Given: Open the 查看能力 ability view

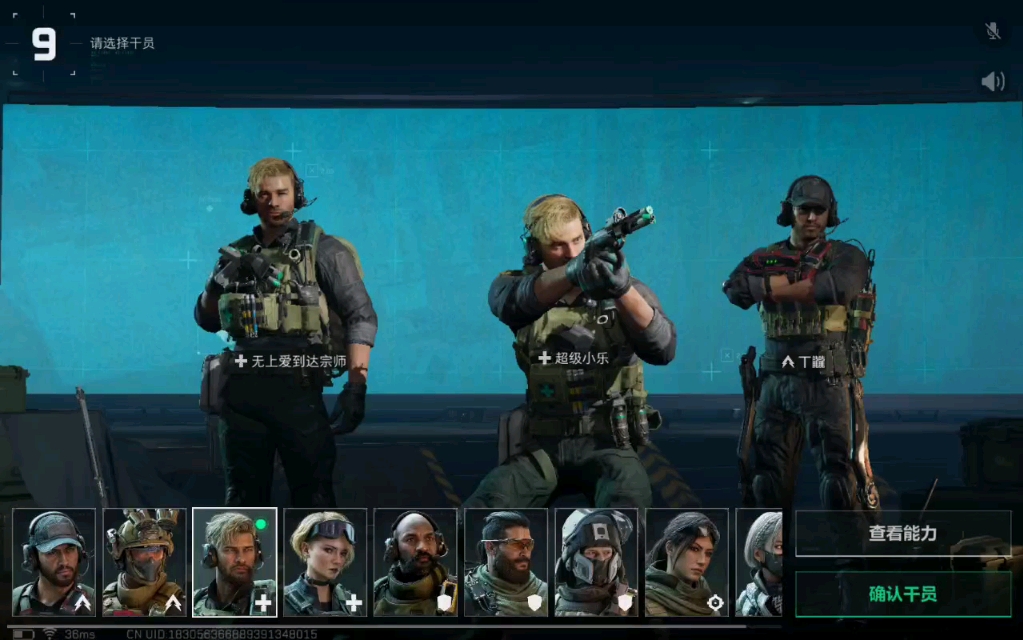Looking at the screenshot, I should [x=903, y=534].
